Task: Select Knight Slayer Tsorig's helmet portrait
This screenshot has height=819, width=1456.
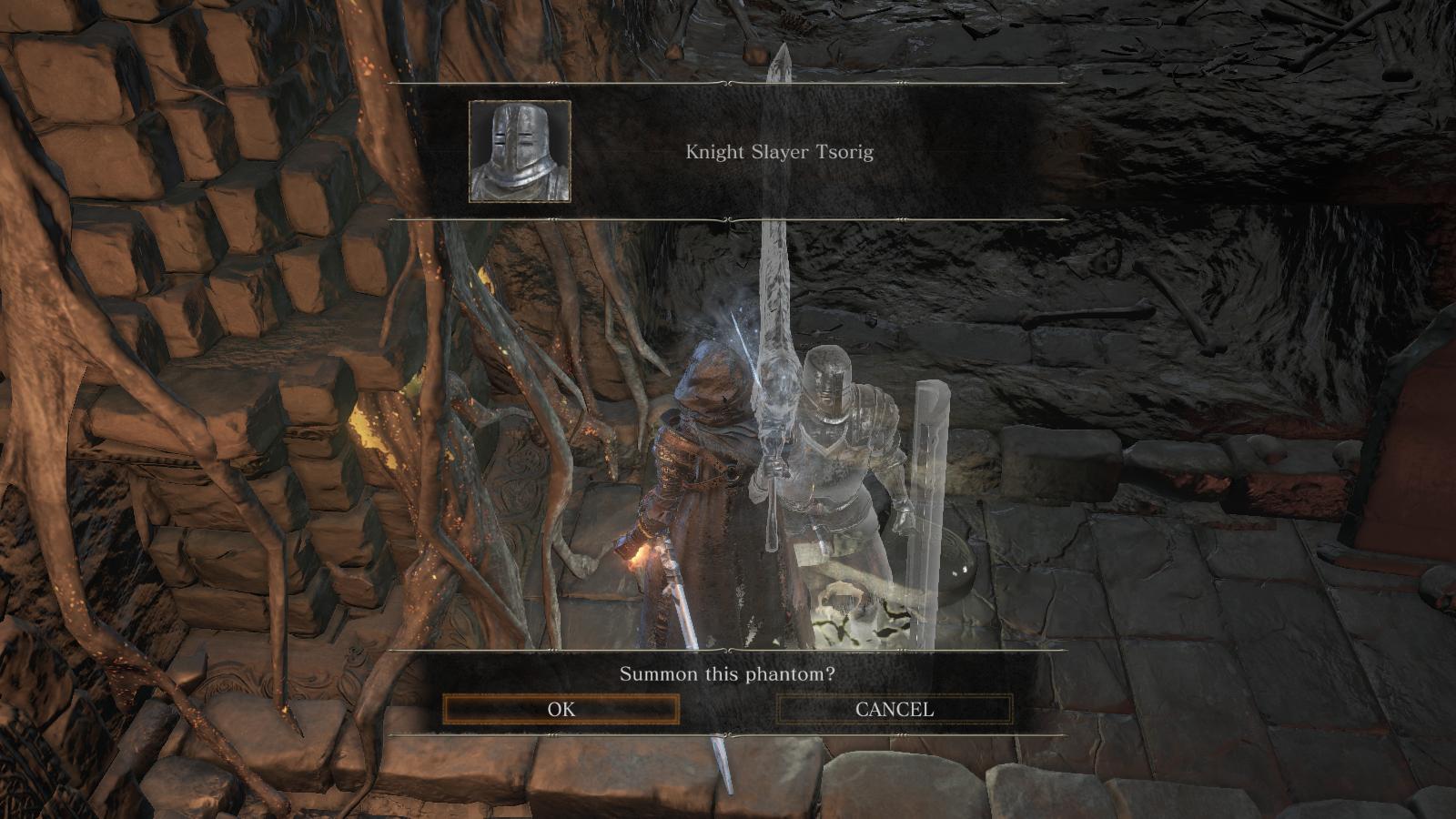Action: 520,151
